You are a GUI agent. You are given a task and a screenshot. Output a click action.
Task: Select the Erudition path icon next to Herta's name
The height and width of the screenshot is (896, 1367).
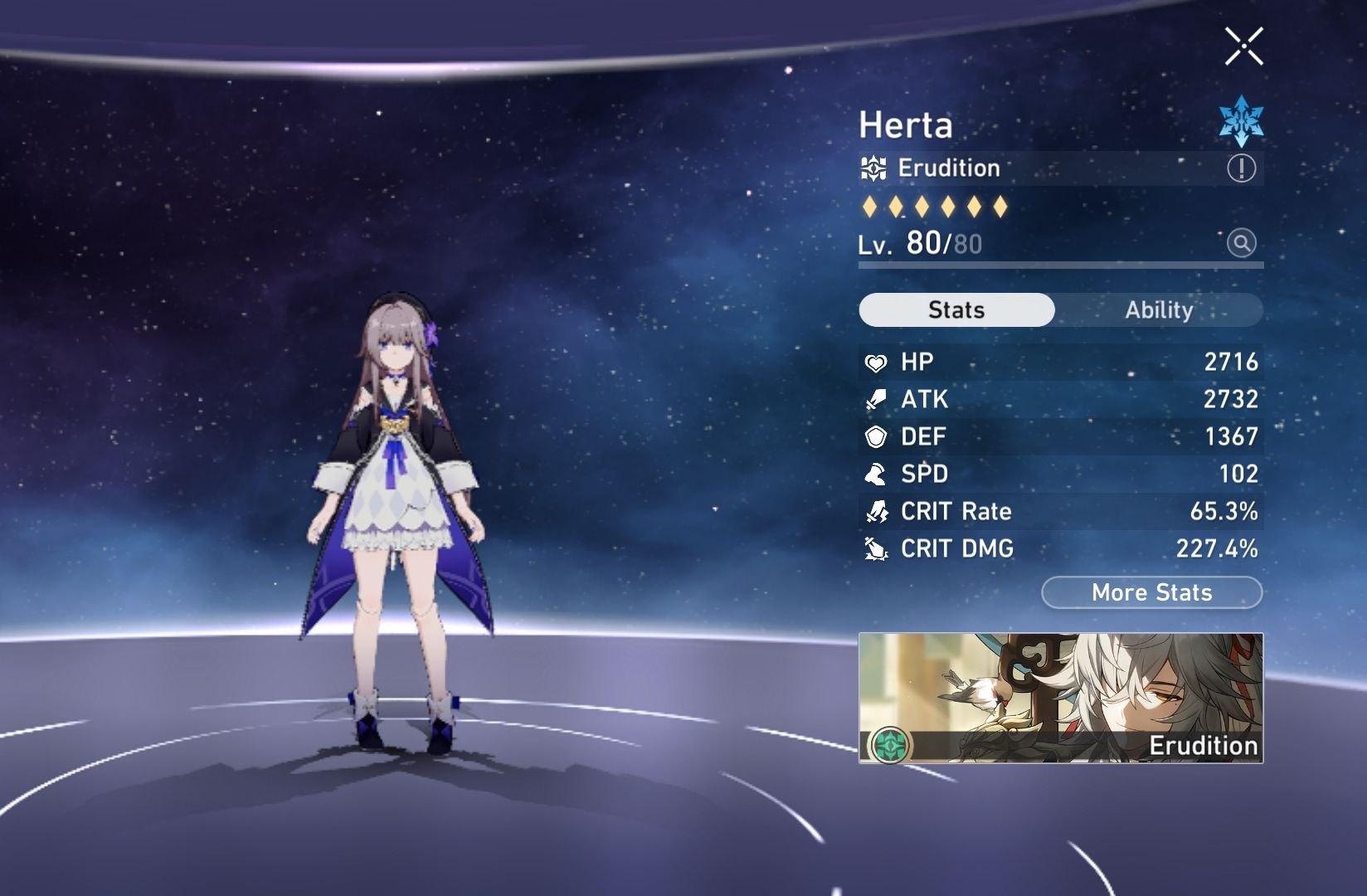click(875, 168)
